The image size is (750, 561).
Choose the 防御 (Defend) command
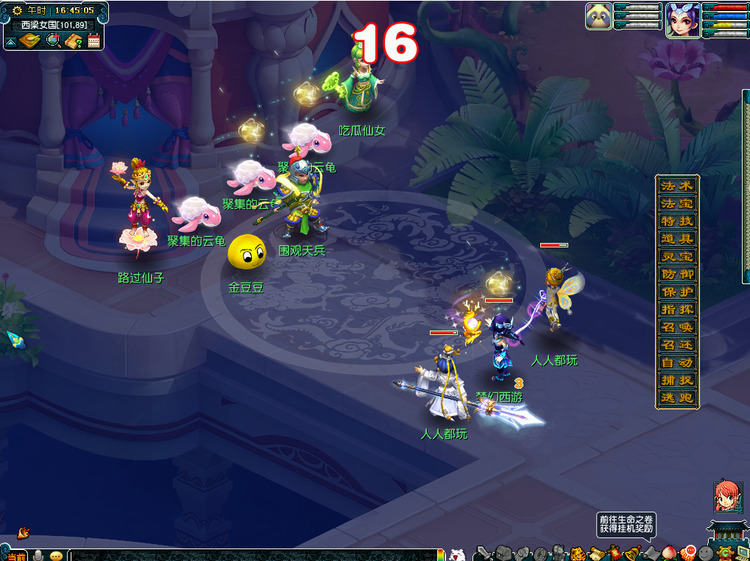(x=677, y=273)
